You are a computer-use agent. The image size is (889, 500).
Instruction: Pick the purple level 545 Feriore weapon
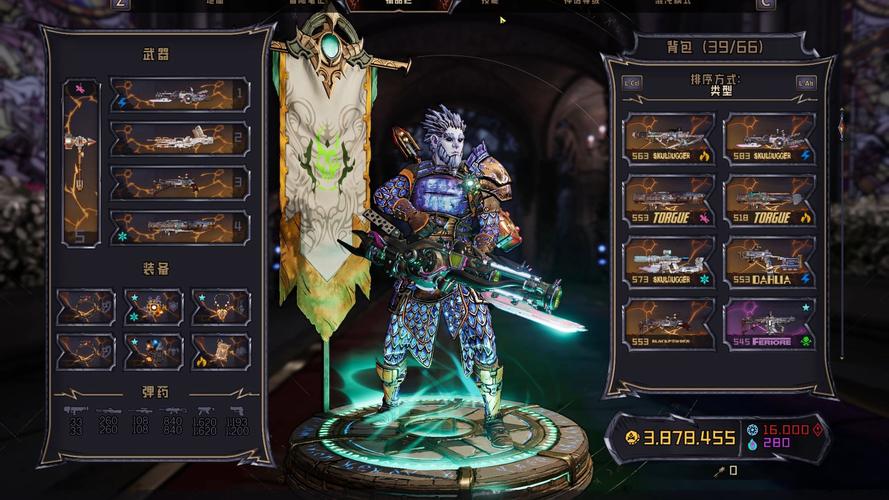coord(769,324)
